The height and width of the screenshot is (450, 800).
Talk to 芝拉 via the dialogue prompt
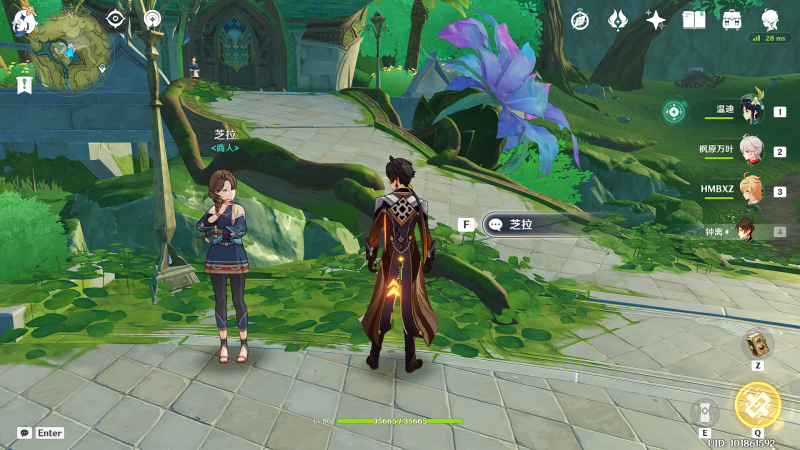530,225
